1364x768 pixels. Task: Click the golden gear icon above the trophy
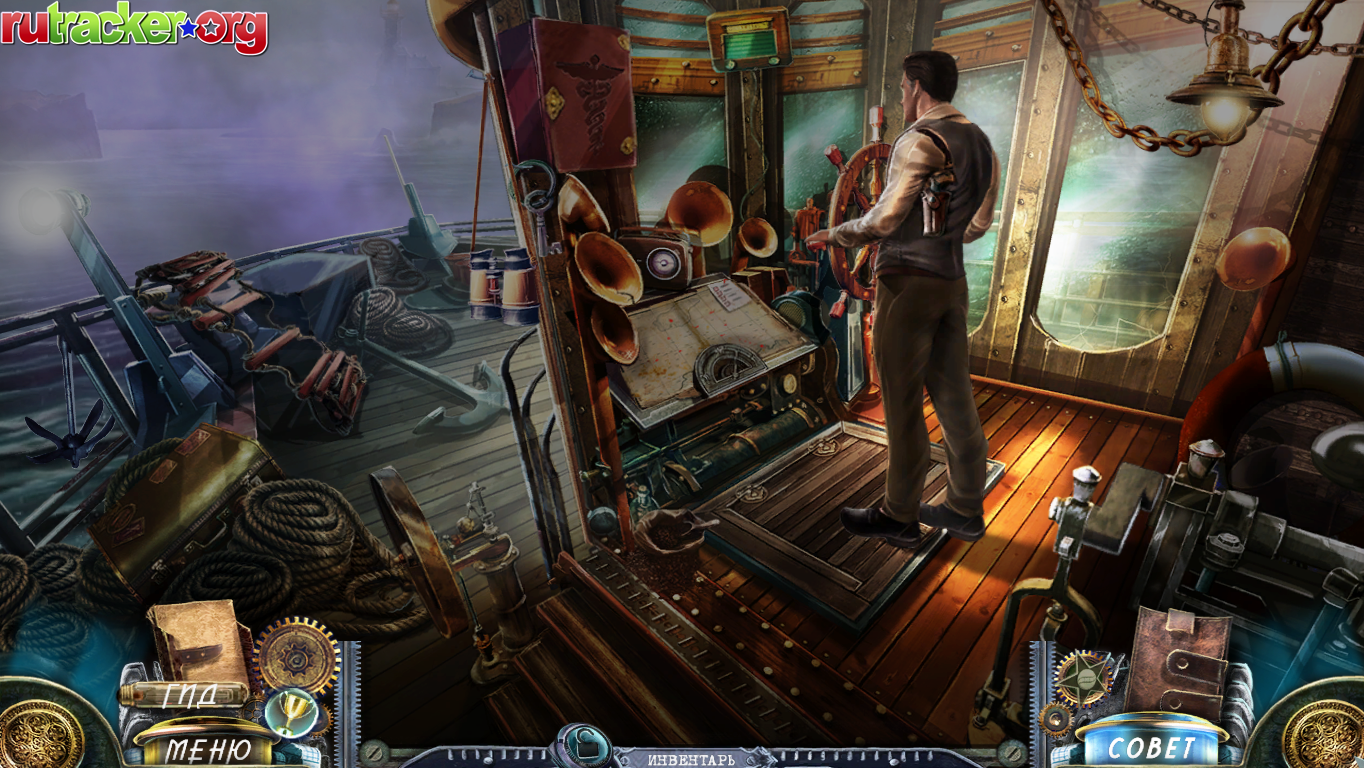pyautogui.click(x=297, y=656)
